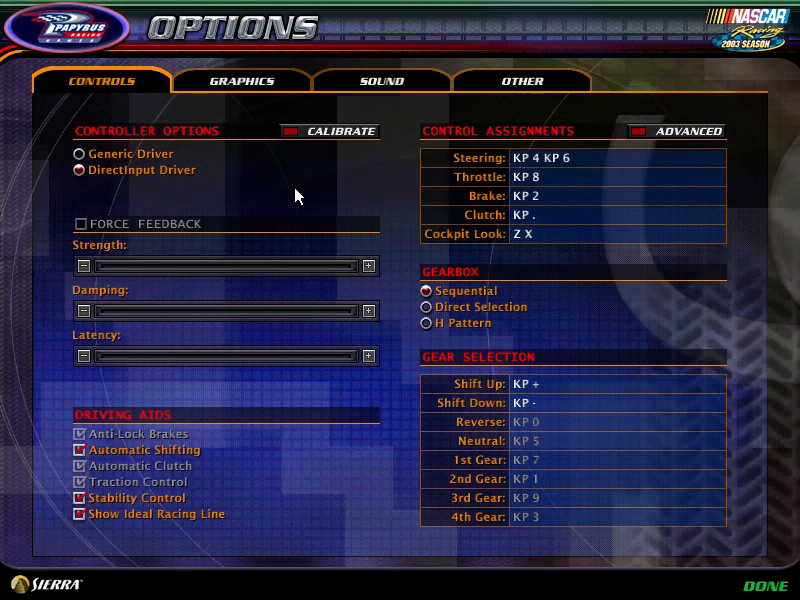Click the Calibrate button
Viewport: 800px width, 600px height.
point(329,131)
